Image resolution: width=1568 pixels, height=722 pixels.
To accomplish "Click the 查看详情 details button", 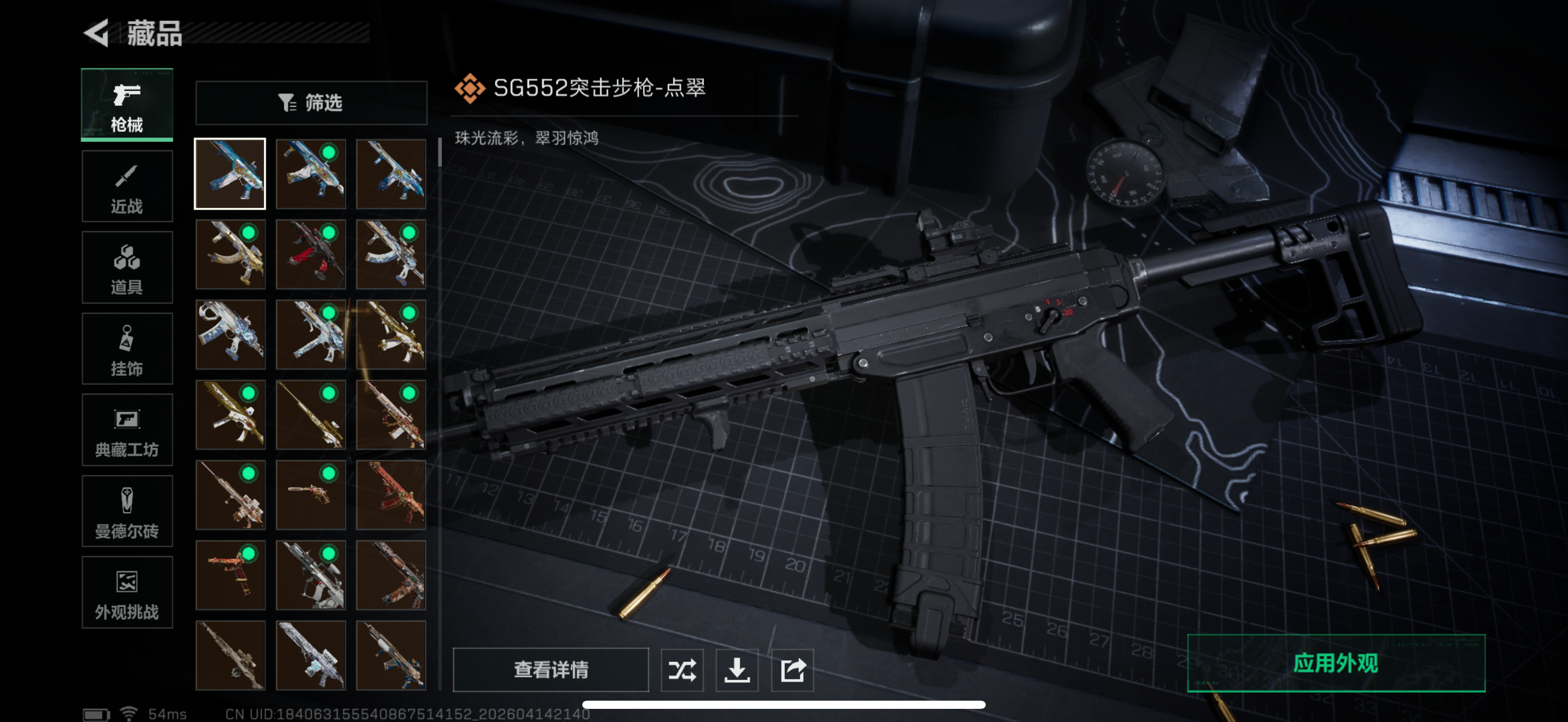I will (x=550, y=670).
